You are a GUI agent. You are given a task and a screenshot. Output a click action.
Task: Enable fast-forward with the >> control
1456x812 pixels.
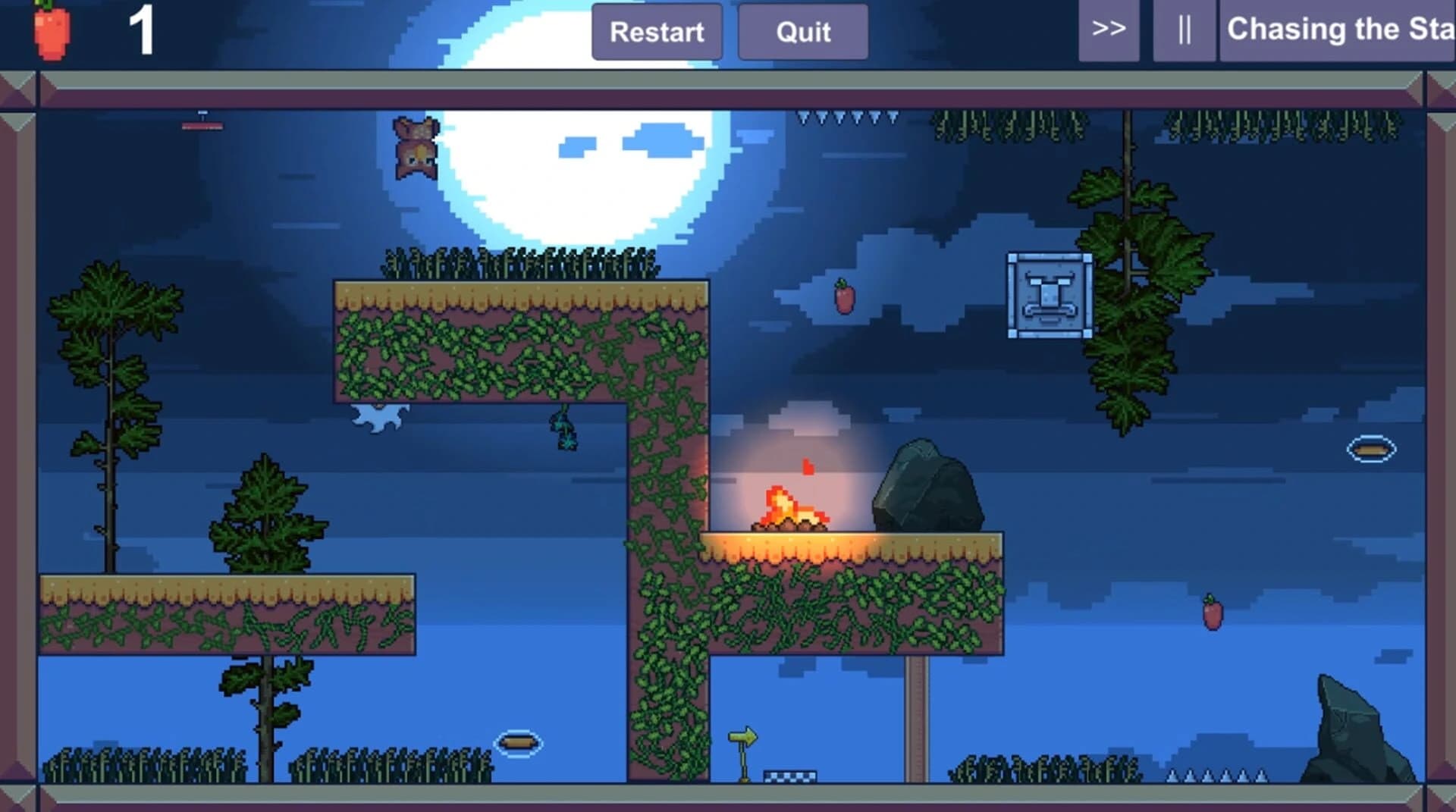tap(1109, 31)
